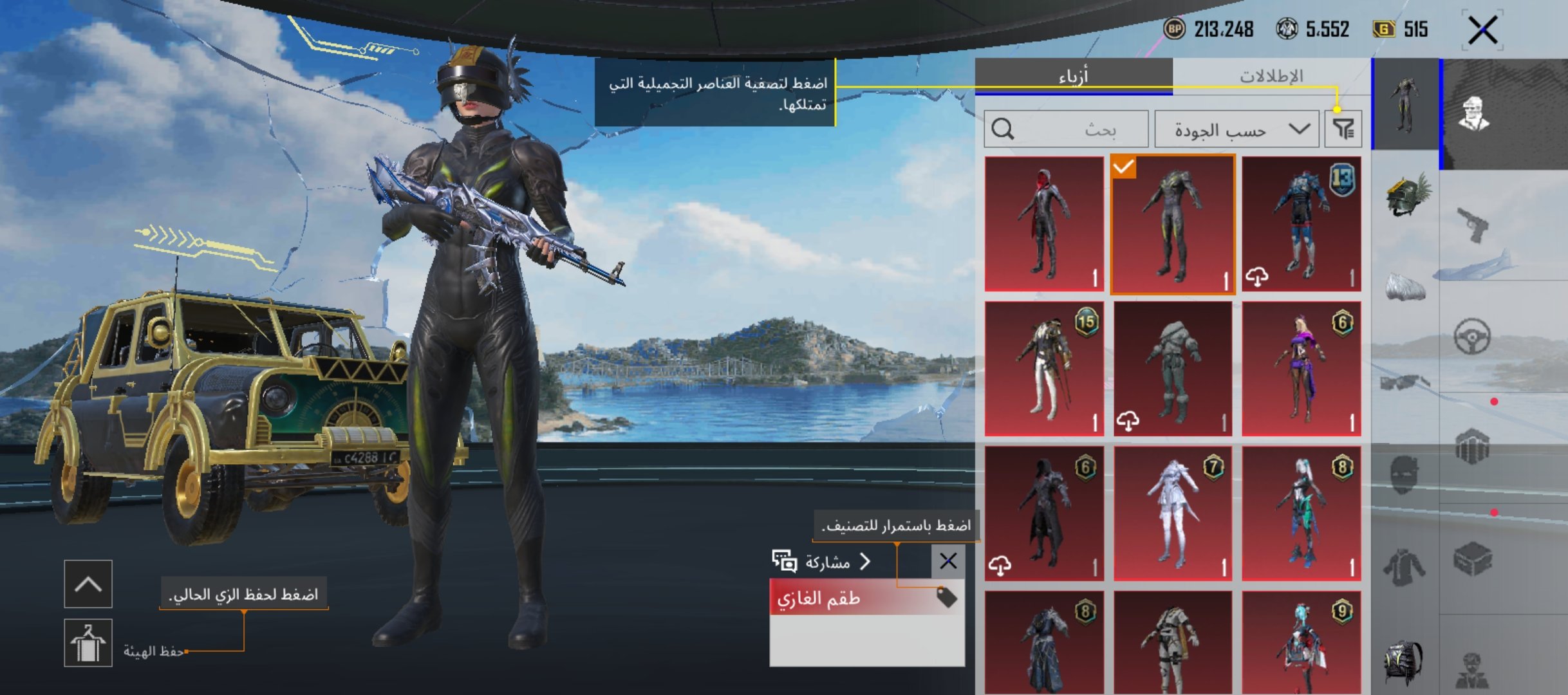Select the green helmet category icon

[x=1406, y=196]
